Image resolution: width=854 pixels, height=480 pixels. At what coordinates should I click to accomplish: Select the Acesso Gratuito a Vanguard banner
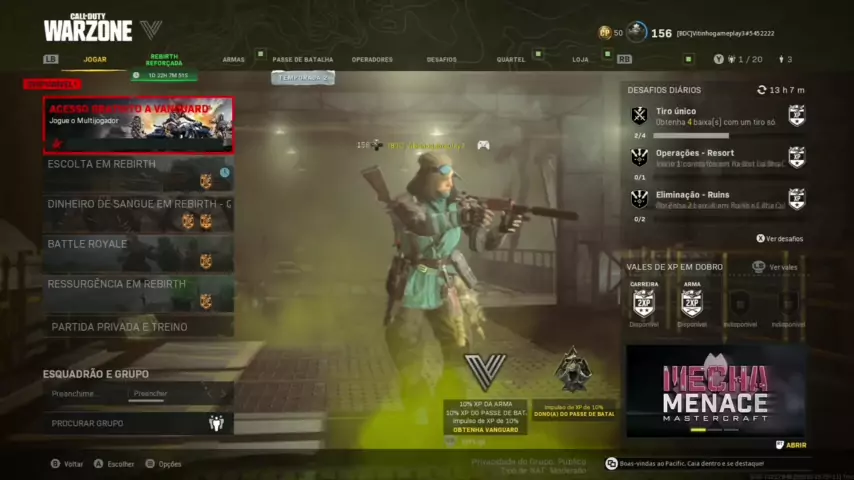pyautogui.click(x=138, y=124)
